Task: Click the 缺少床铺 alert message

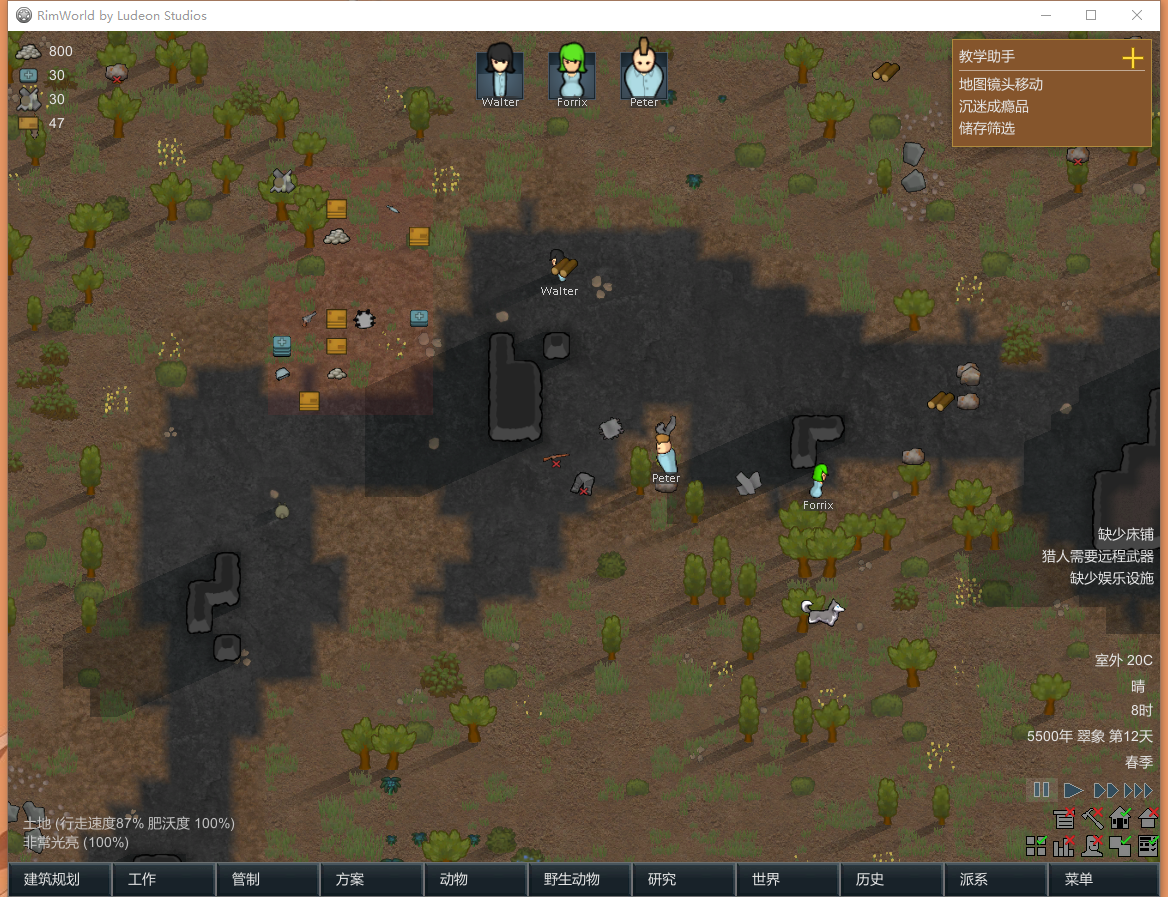Action: (1125, 534)
